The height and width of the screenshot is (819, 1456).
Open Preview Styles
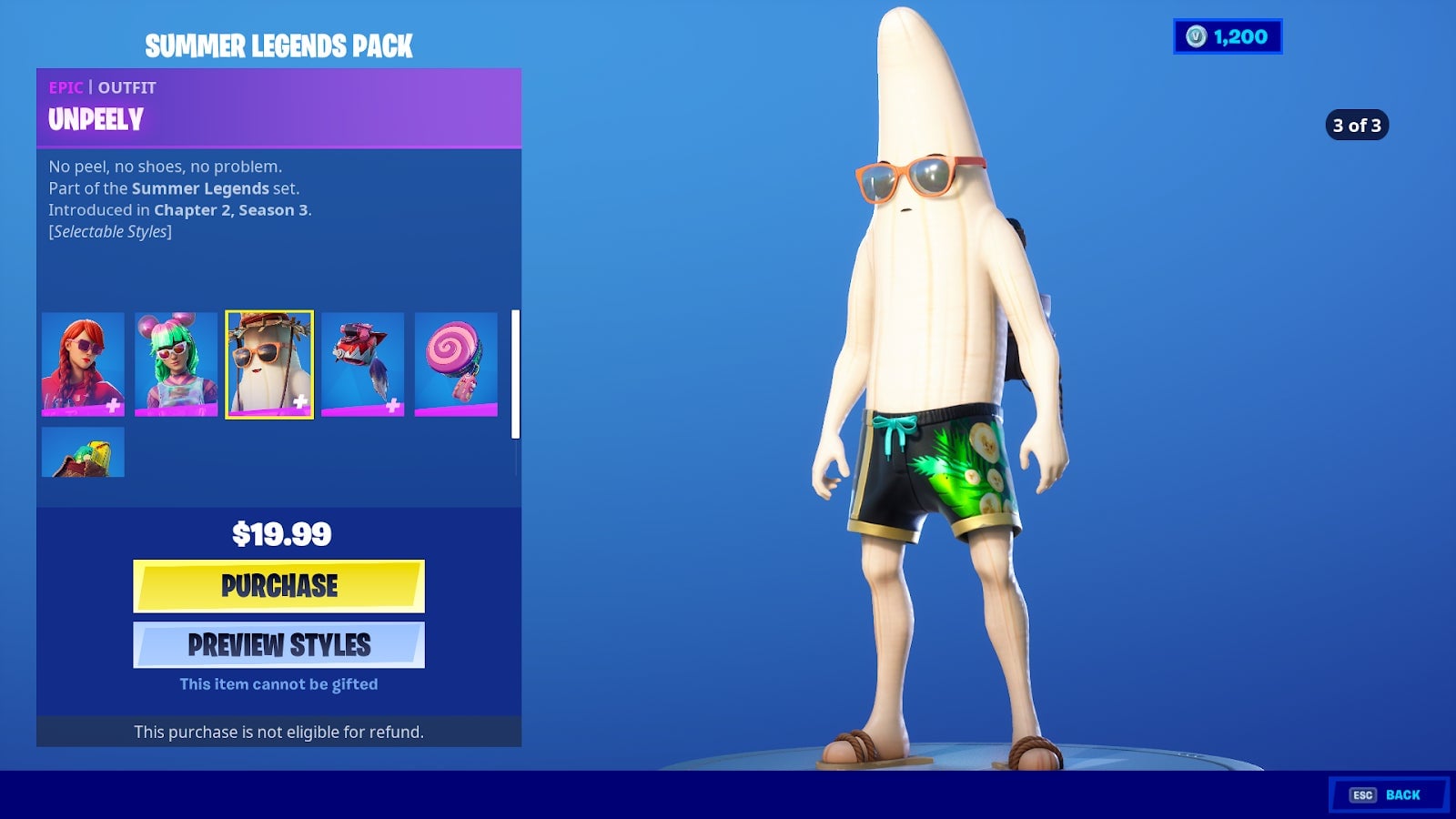tap(278, 644)
